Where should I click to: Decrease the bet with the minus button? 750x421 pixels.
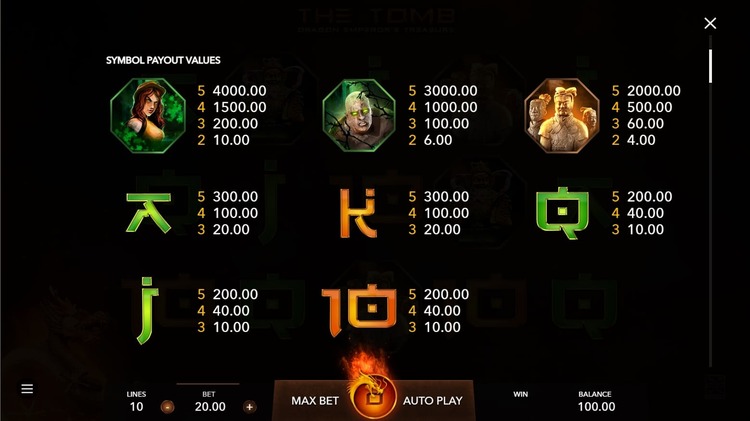point(167,407)
